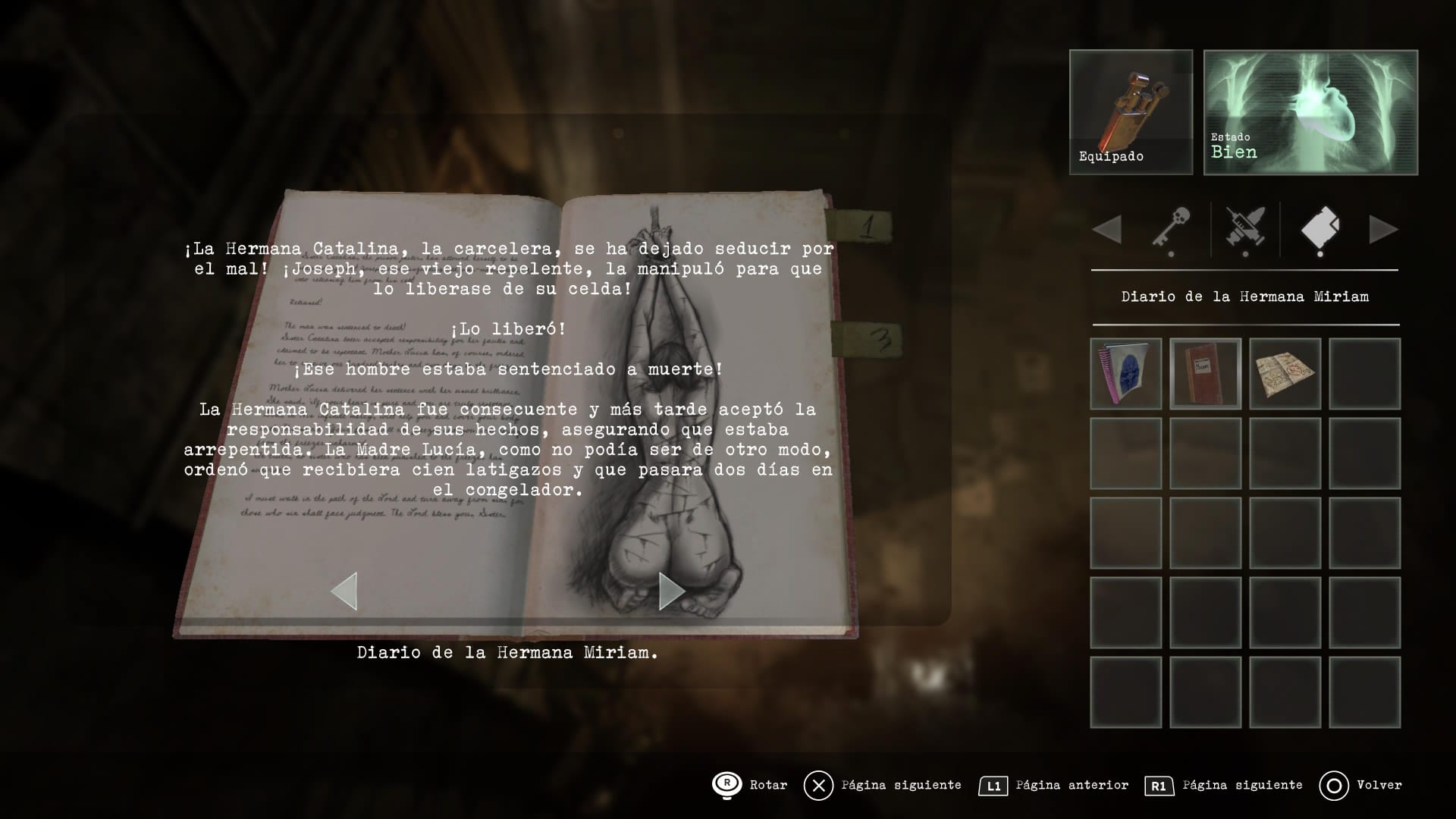The width and height of the screenshot is (1456, 819).
Task: Go back with the diary's left arrow
Action: click(344, 591)
